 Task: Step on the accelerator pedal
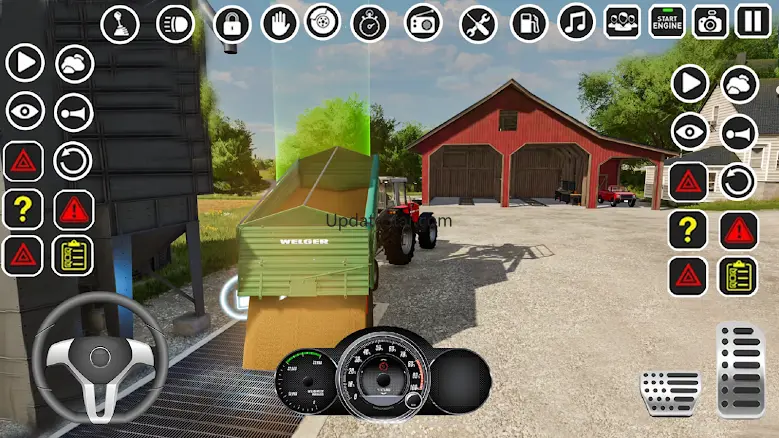(741, 369)
